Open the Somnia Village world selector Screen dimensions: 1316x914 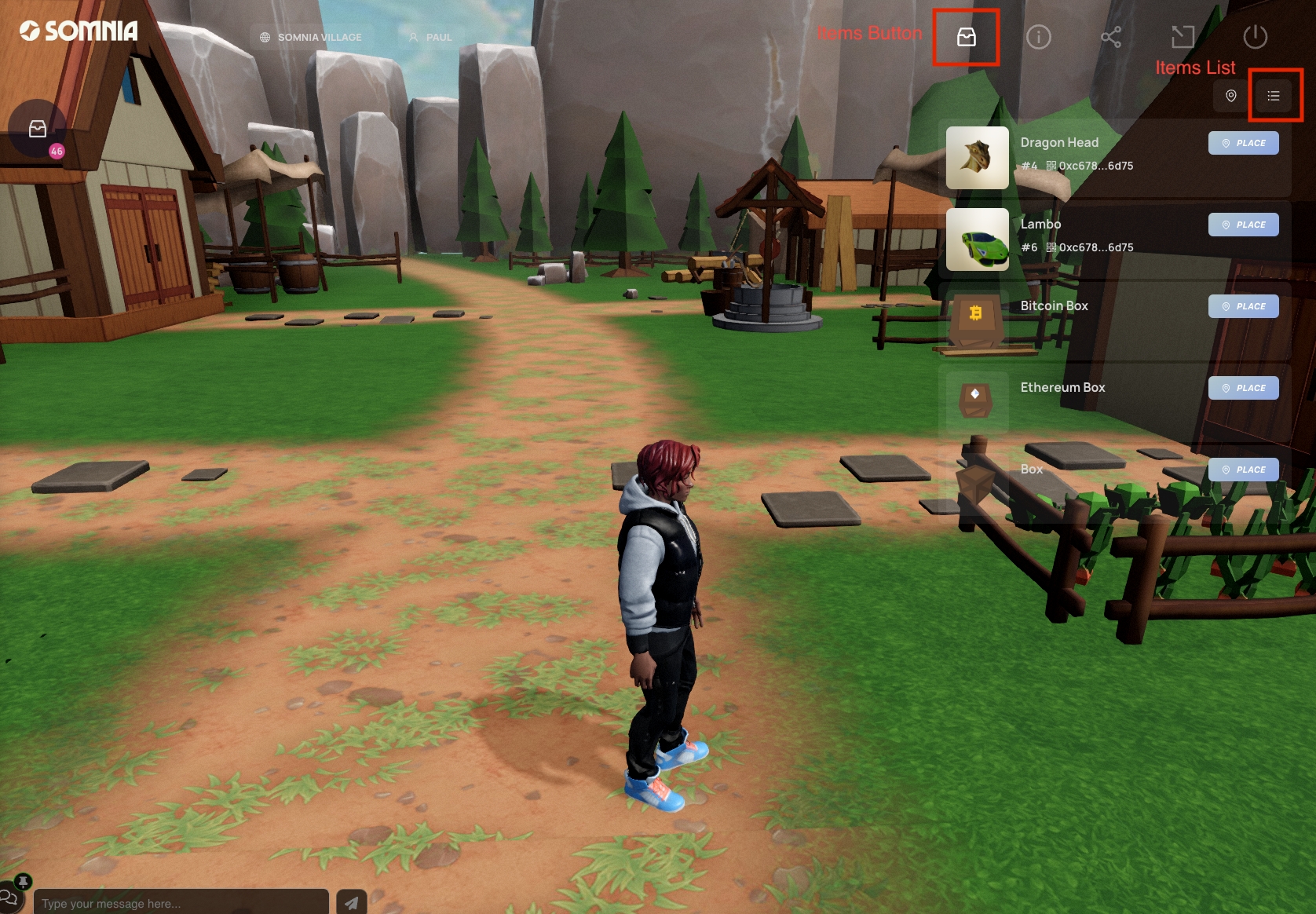click(x=311, y=37)
